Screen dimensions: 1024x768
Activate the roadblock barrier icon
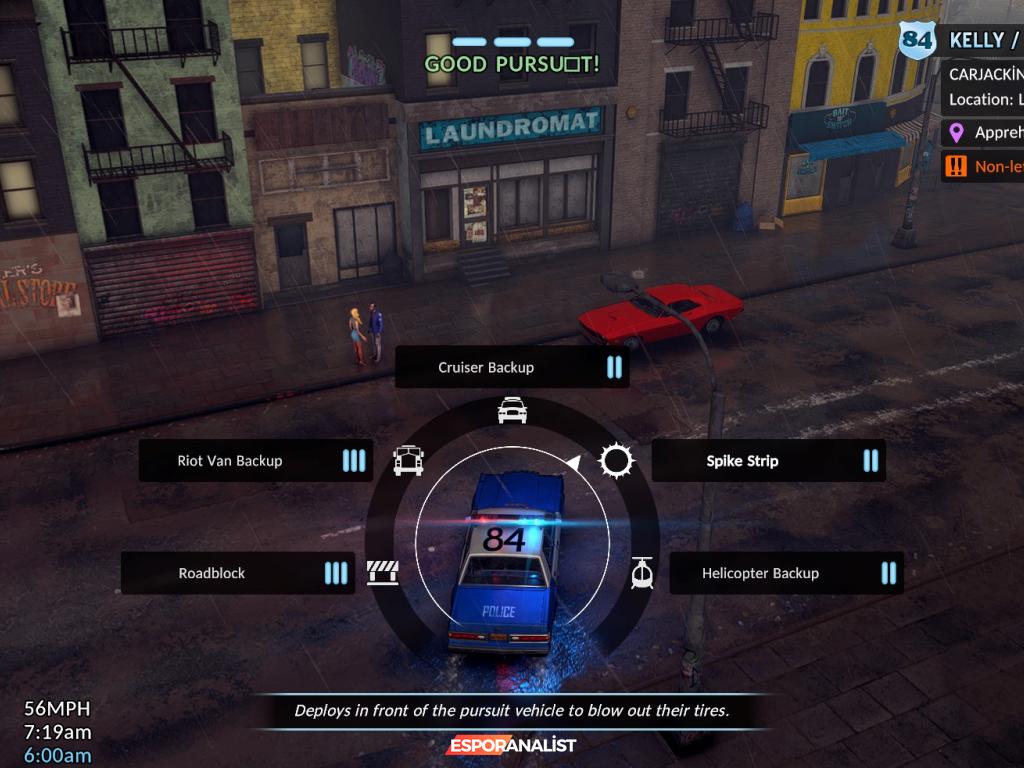point(383,573)
